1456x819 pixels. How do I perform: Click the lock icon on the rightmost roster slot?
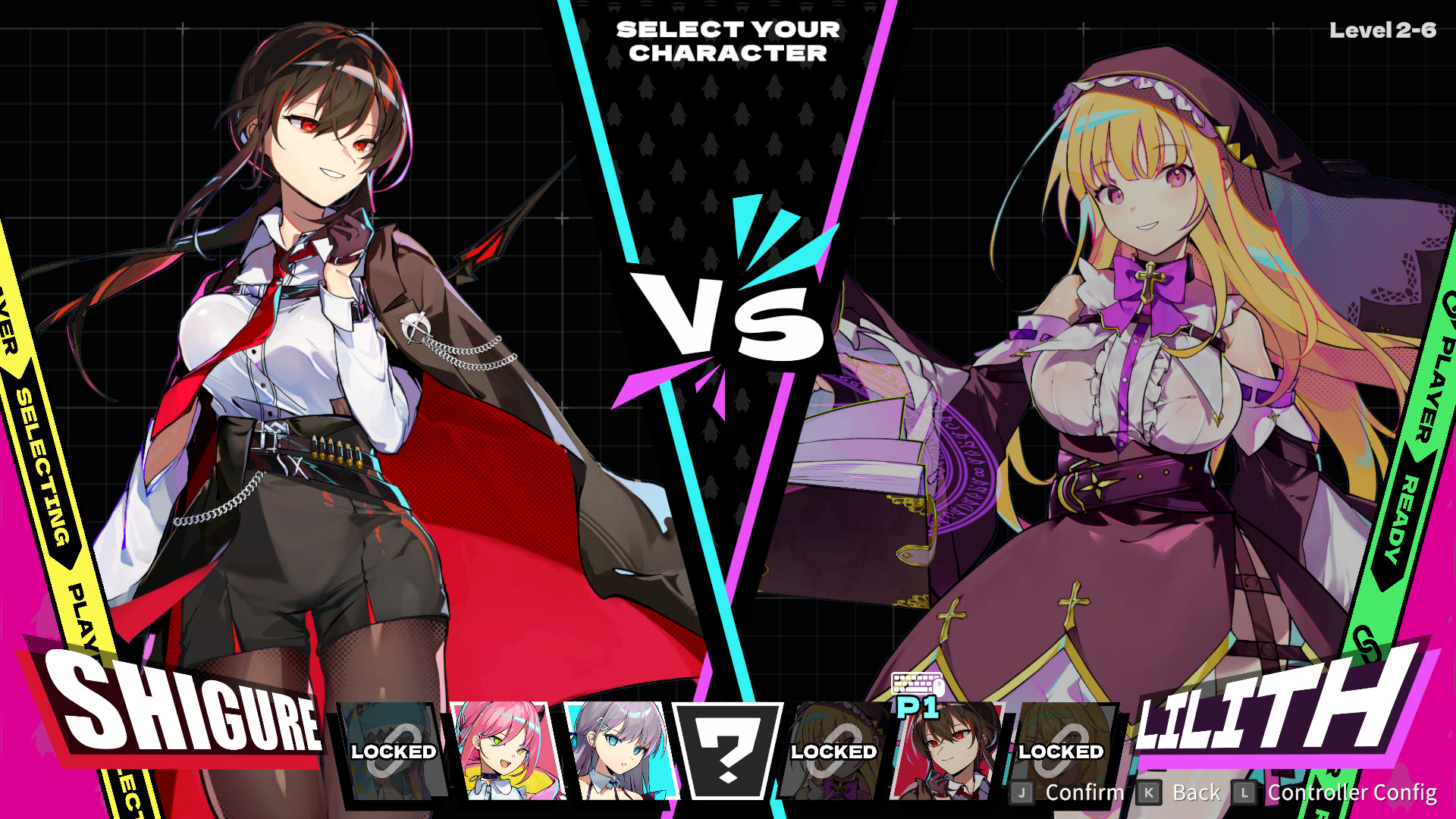click(x=1061, y=751)
